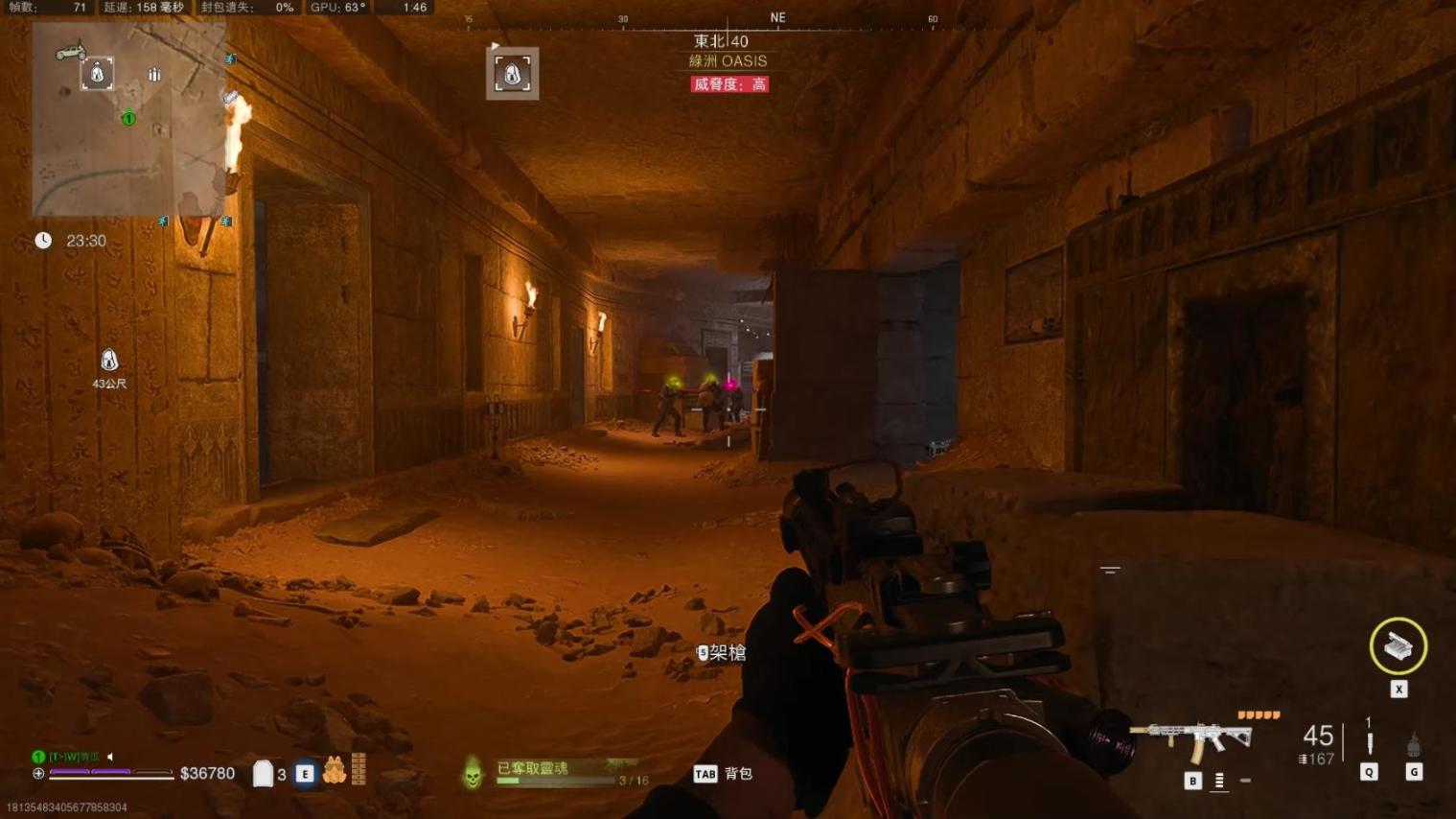Select the frag grenade lethal icon
Image resolution: width=1456 pixels, height=819 pixels.
coord(1413,745)
